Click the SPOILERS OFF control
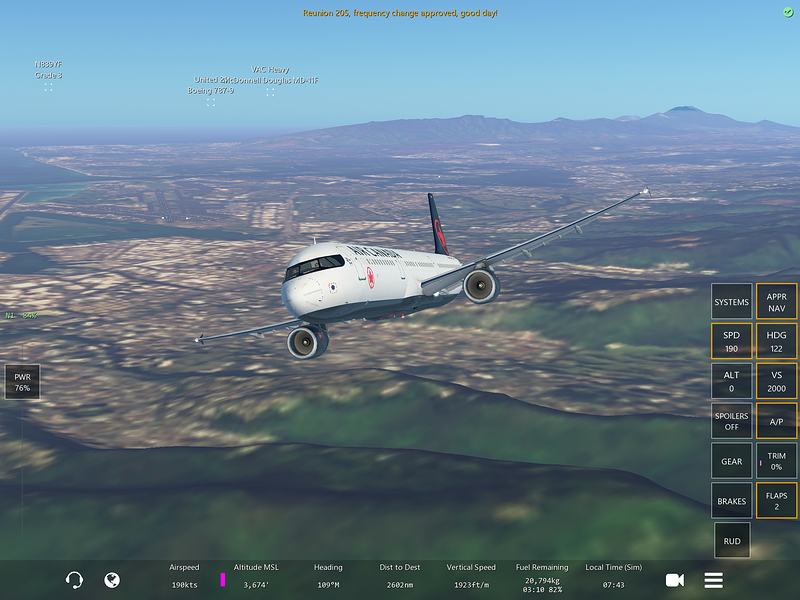 pyautogui.click(x=731, y=421)
